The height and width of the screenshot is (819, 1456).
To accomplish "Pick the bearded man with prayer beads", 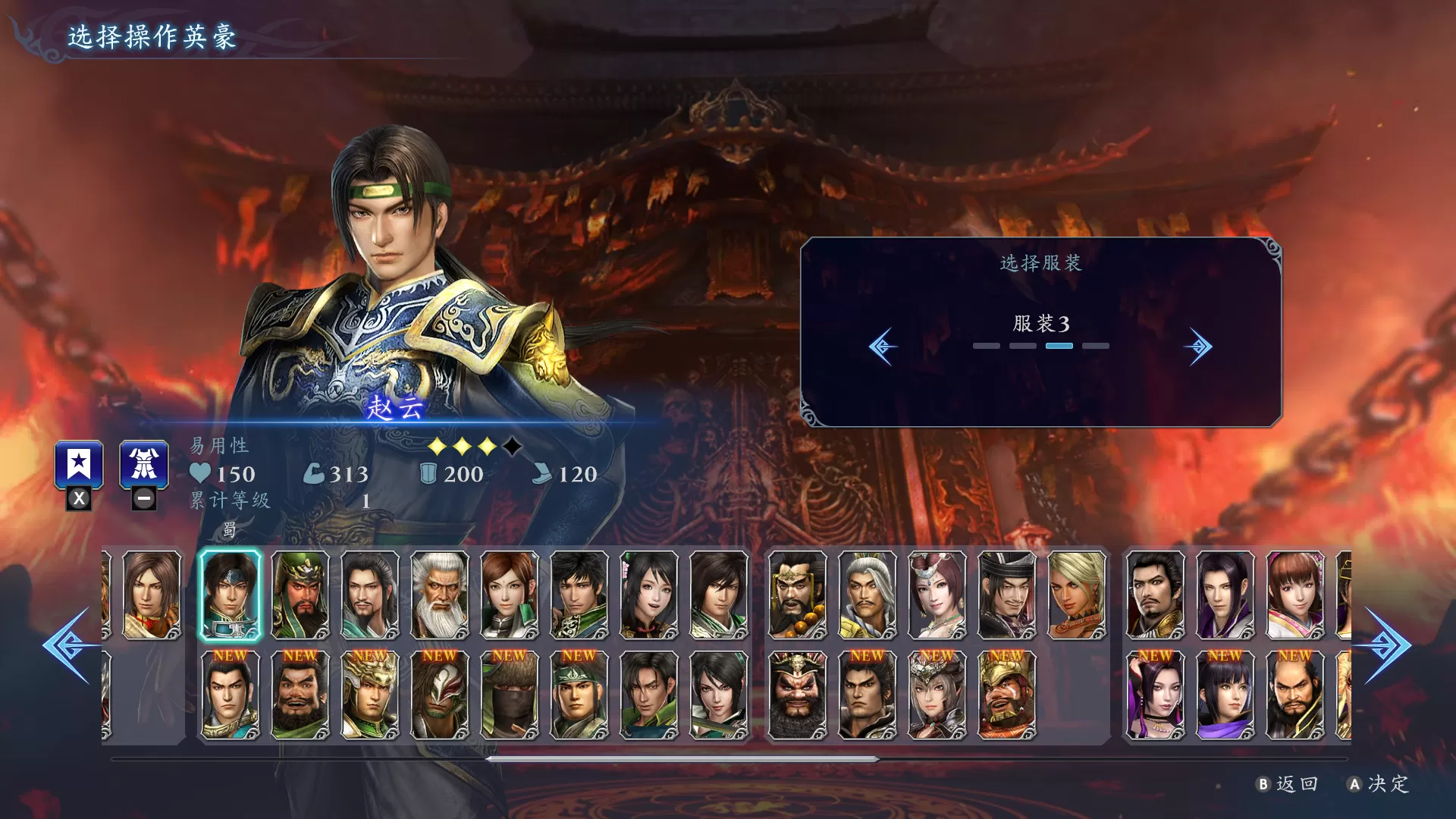I will pyautogui.click(x=797, y=595).
